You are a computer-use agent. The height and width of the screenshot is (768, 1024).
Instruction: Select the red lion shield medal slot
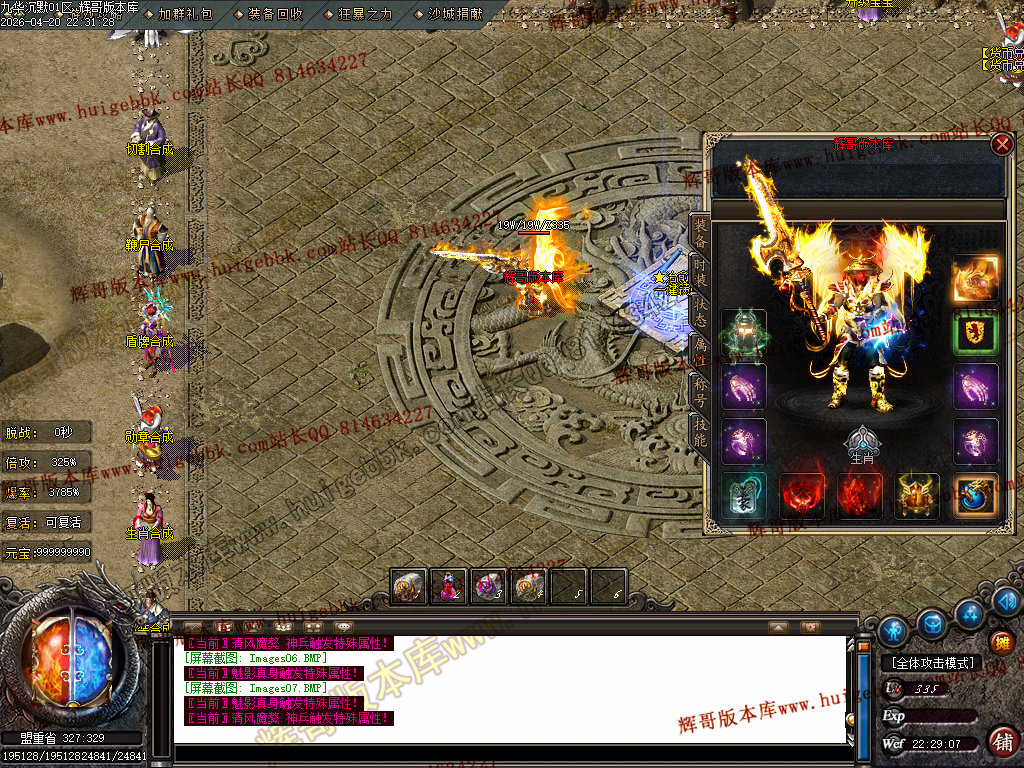click(x=975, y=333)
